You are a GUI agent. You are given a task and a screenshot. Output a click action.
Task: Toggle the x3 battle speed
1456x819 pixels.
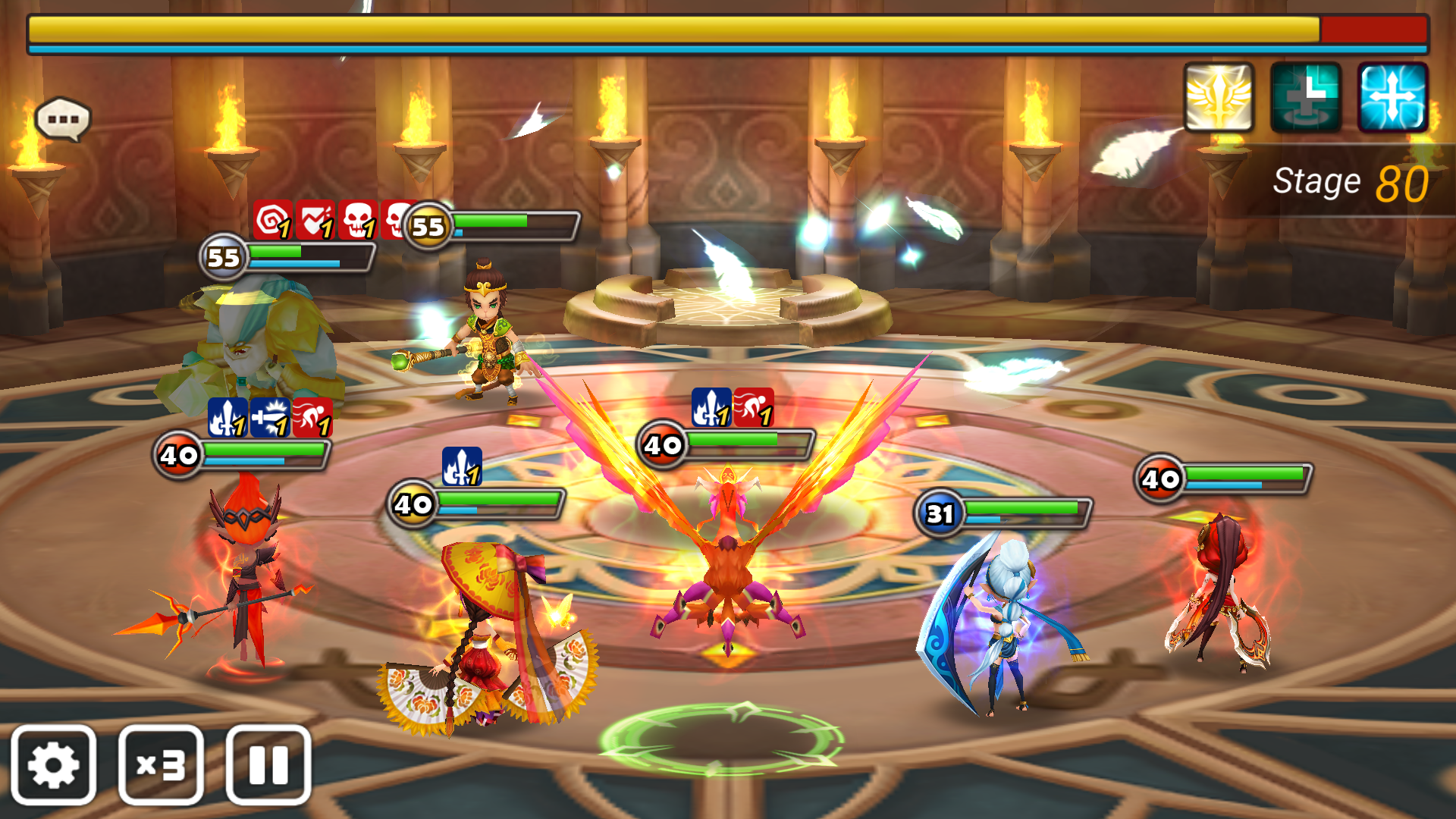click(161, 764)
